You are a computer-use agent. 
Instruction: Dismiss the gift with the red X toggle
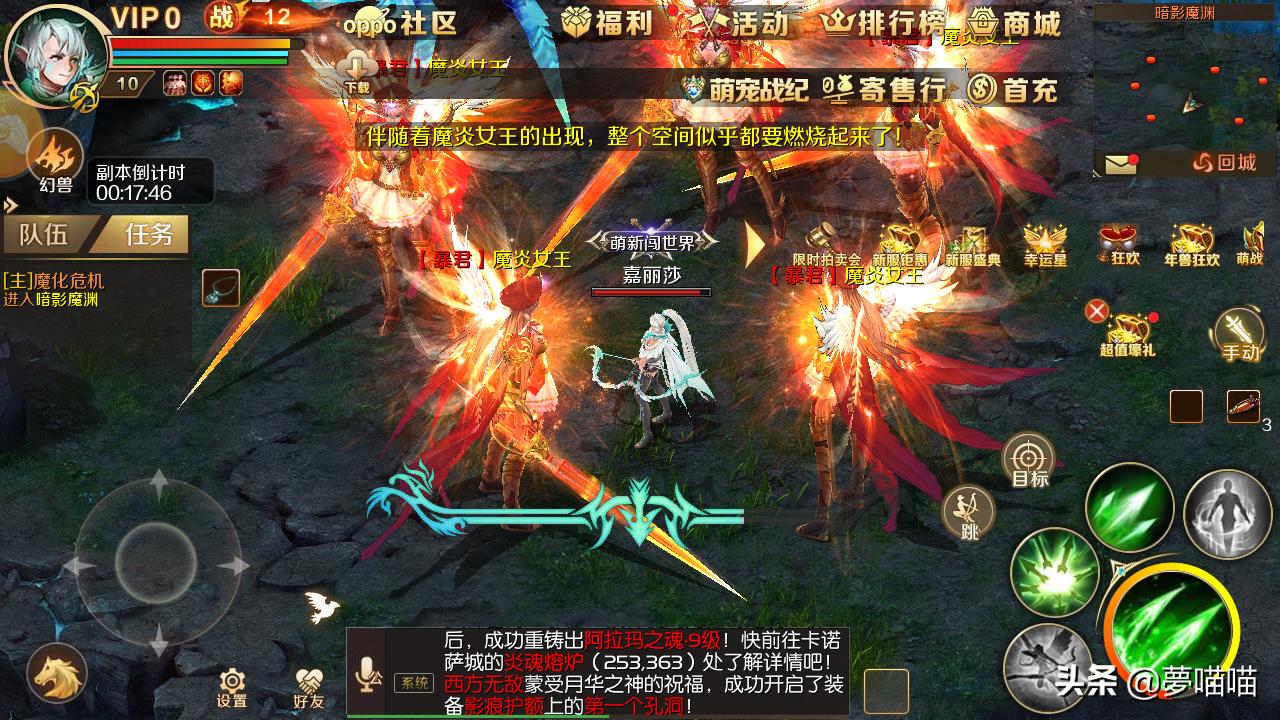point(1099,311)
